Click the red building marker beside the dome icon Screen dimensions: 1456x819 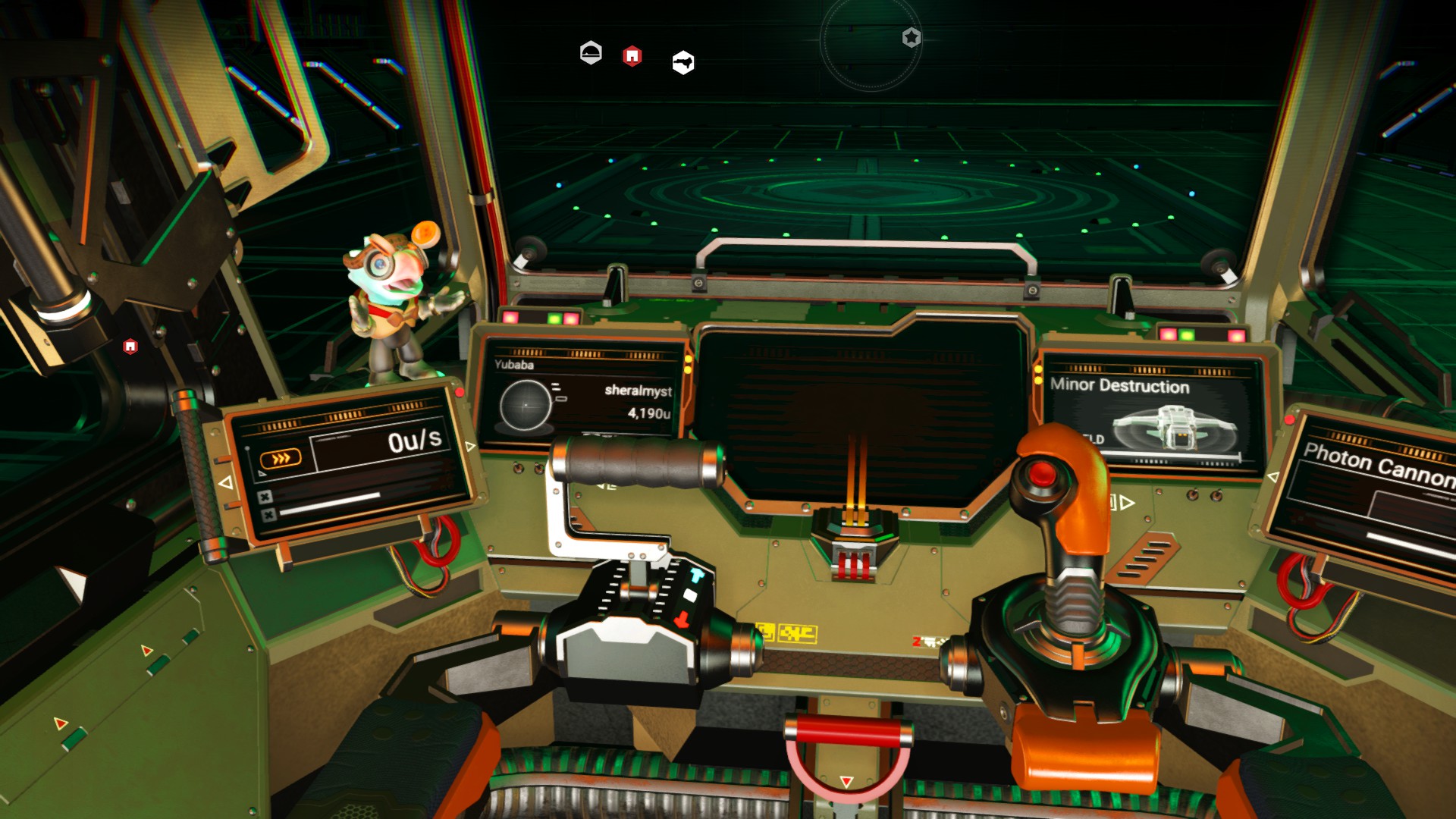632,56
